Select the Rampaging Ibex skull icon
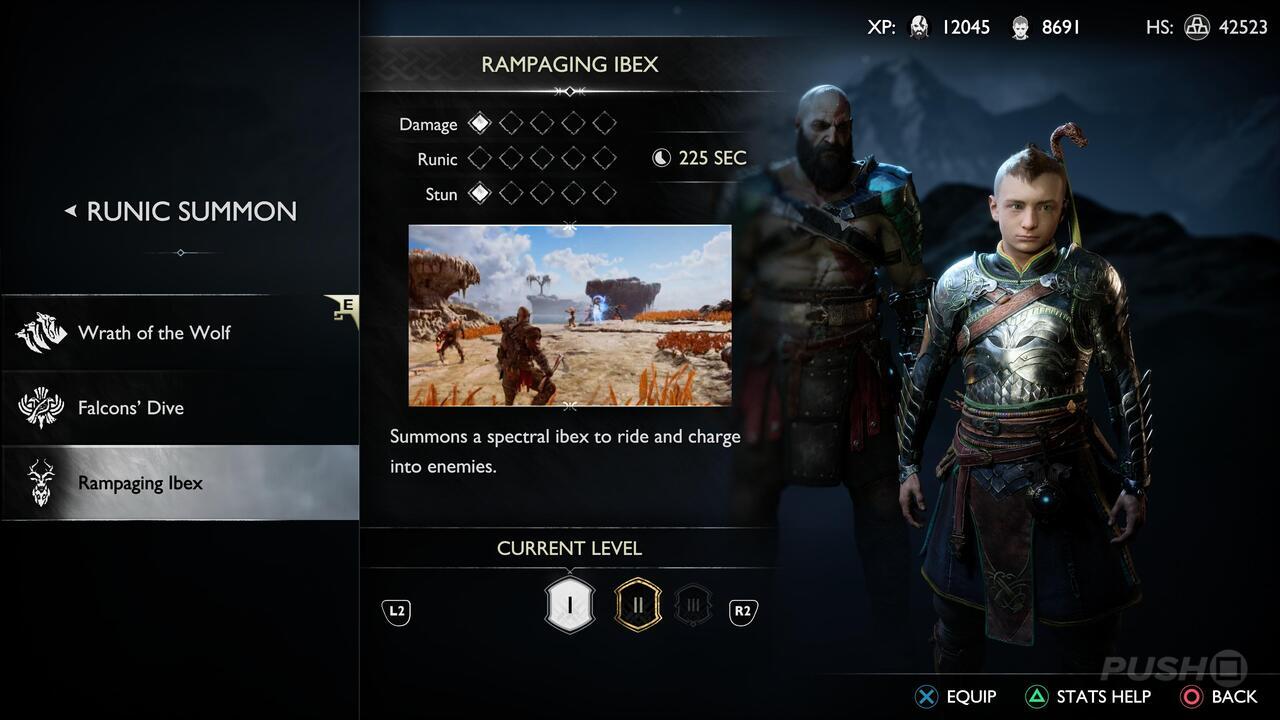This screenshot has height=720, width=1280. pos(40,482)
